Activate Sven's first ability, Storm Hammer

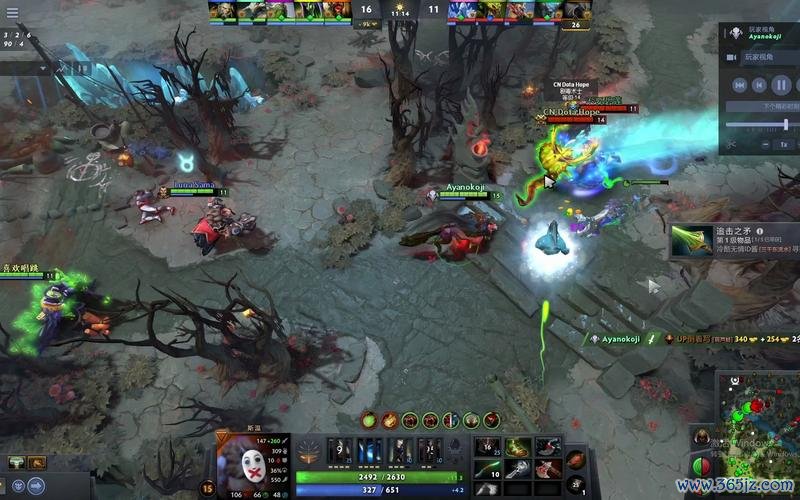pyautogui.click(x=340, y=450)
